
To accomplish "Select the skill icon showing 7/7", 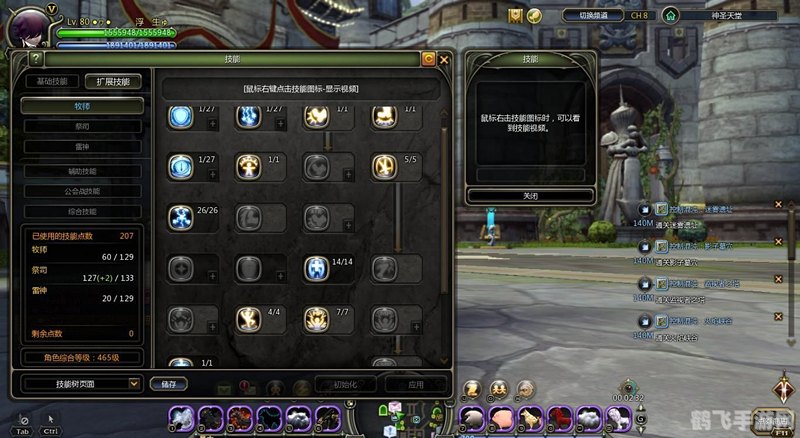I will coord(316,319).
